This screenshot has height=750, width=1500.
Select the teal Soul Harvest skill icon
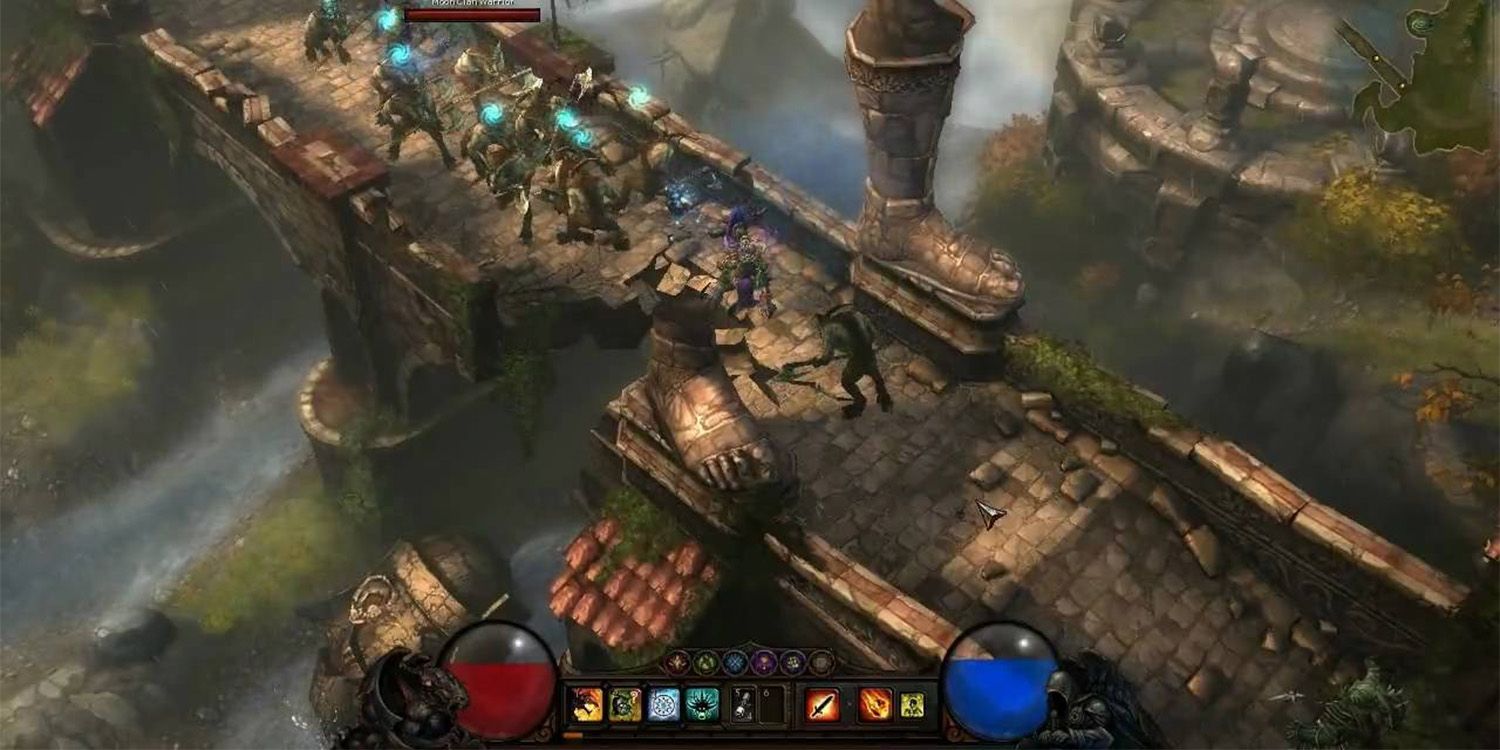[x=700, y=704]
